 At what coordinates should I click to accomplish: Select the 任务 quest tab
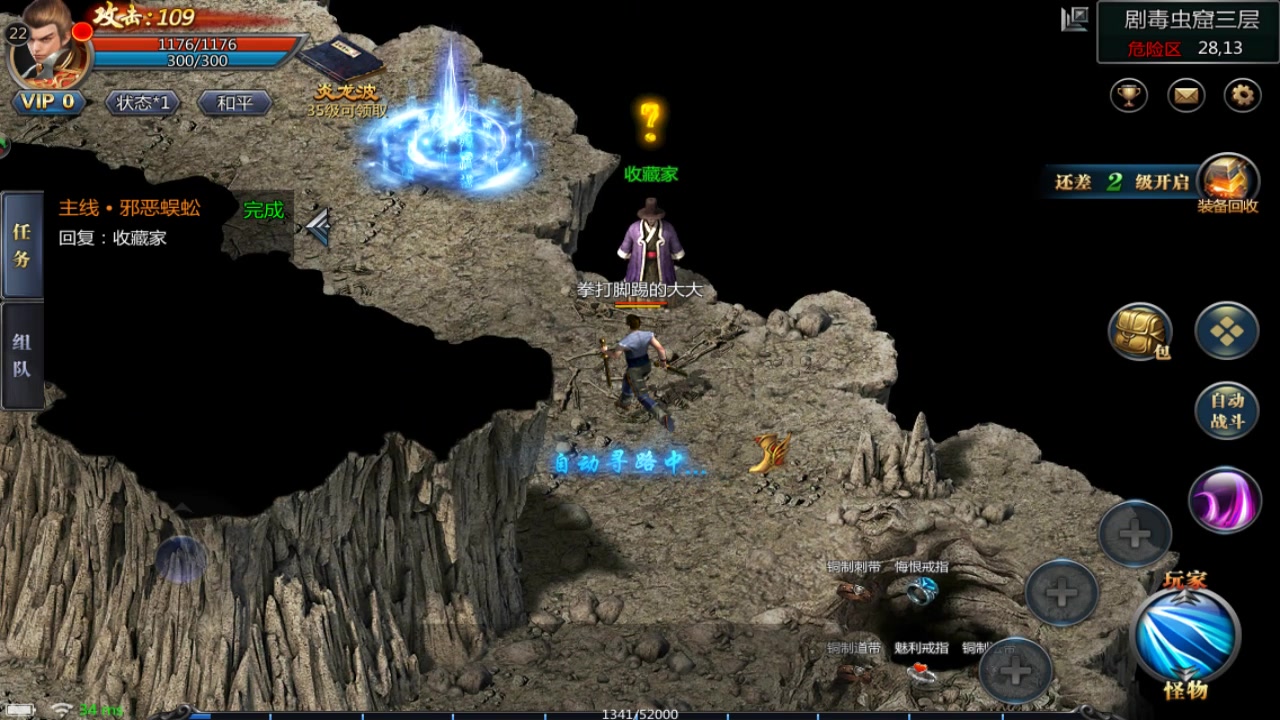pos(21,245)
